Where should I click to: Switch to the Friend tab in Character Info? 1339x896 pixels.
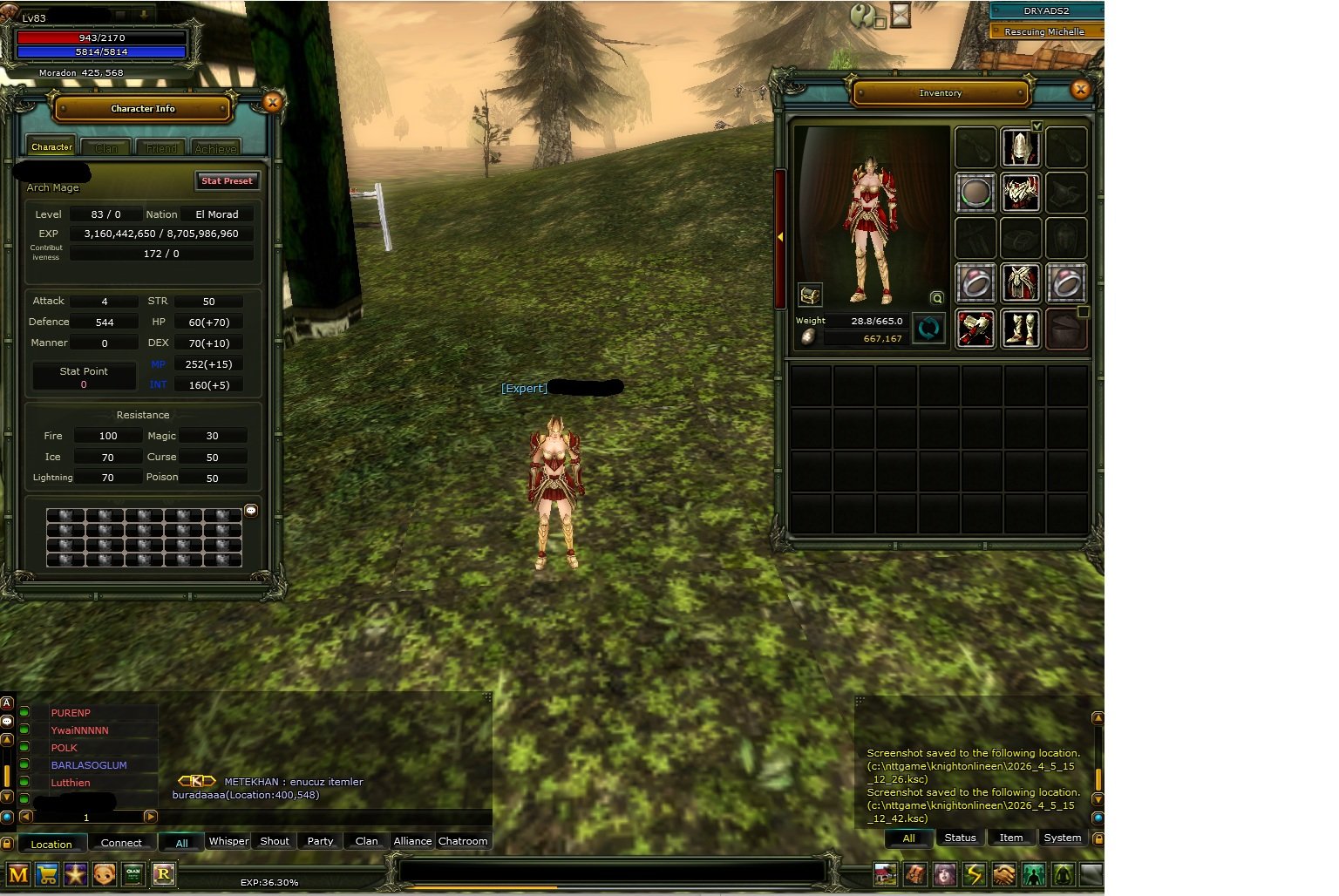(x=160, y=146)
